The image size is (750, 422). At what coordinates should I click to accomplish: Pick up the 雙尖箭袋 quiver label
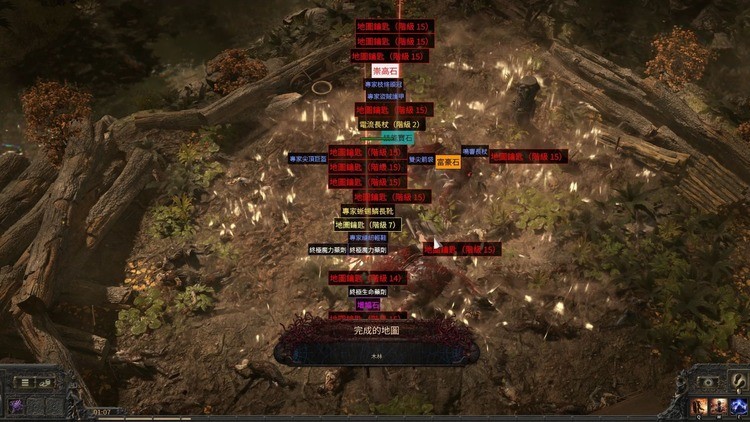tap(421, 159)
